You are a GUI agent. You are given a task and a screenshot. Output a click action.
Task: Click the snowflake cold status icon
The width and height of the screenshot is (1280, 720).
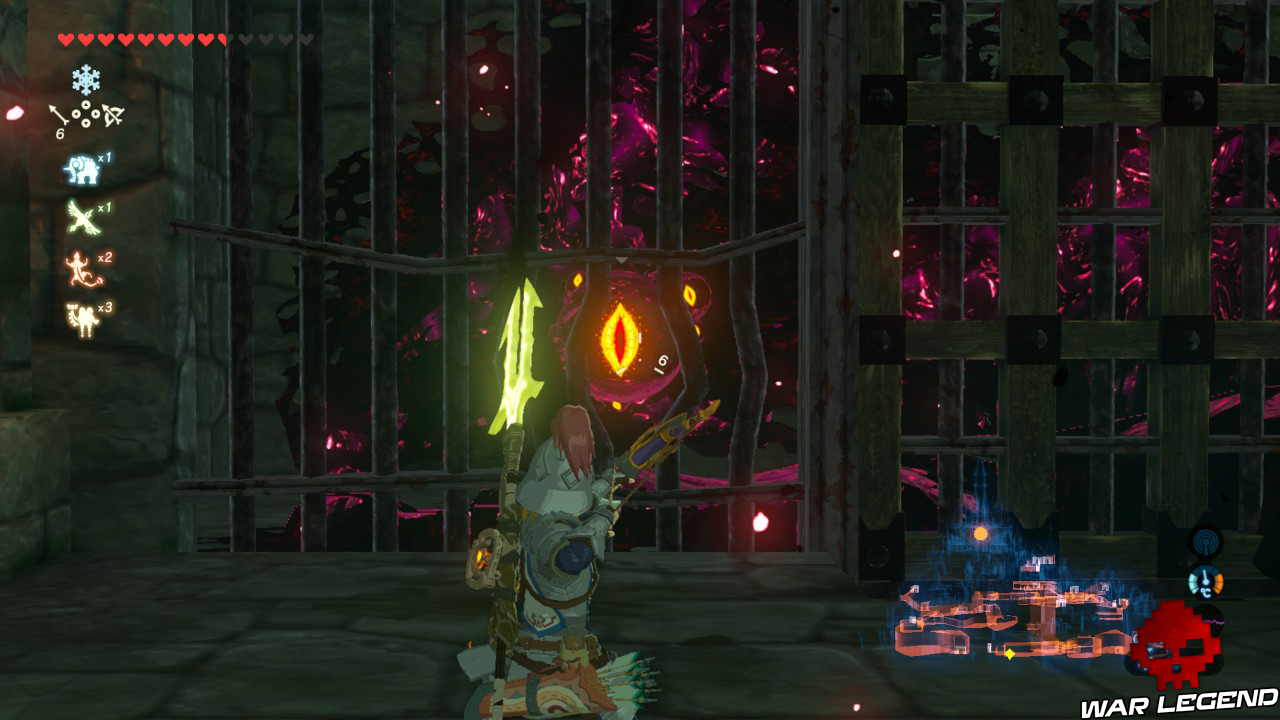click(x=86, y=77)
